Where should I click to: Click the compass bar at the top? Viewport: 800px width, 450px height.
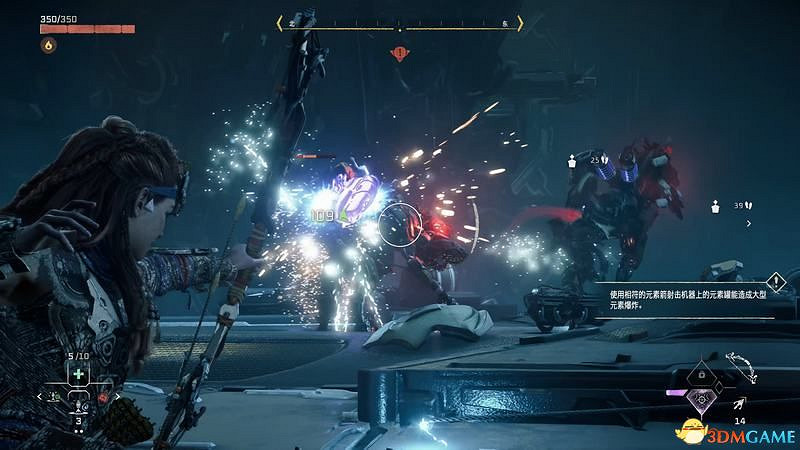(x=400, y=23)
